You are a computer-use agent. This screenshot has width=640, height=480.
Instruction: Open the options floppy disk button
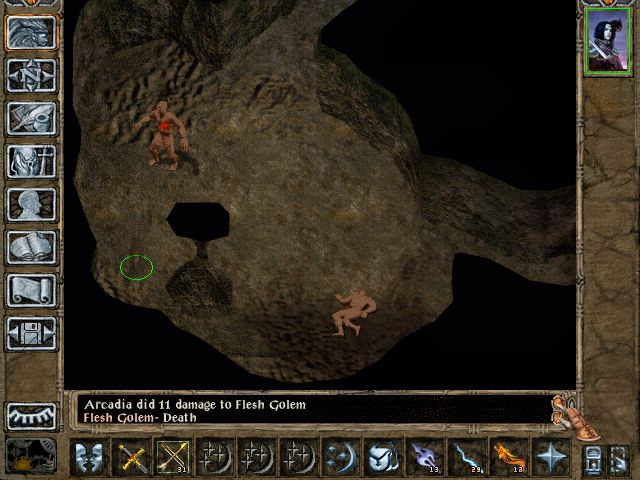[x=31, y=332]
